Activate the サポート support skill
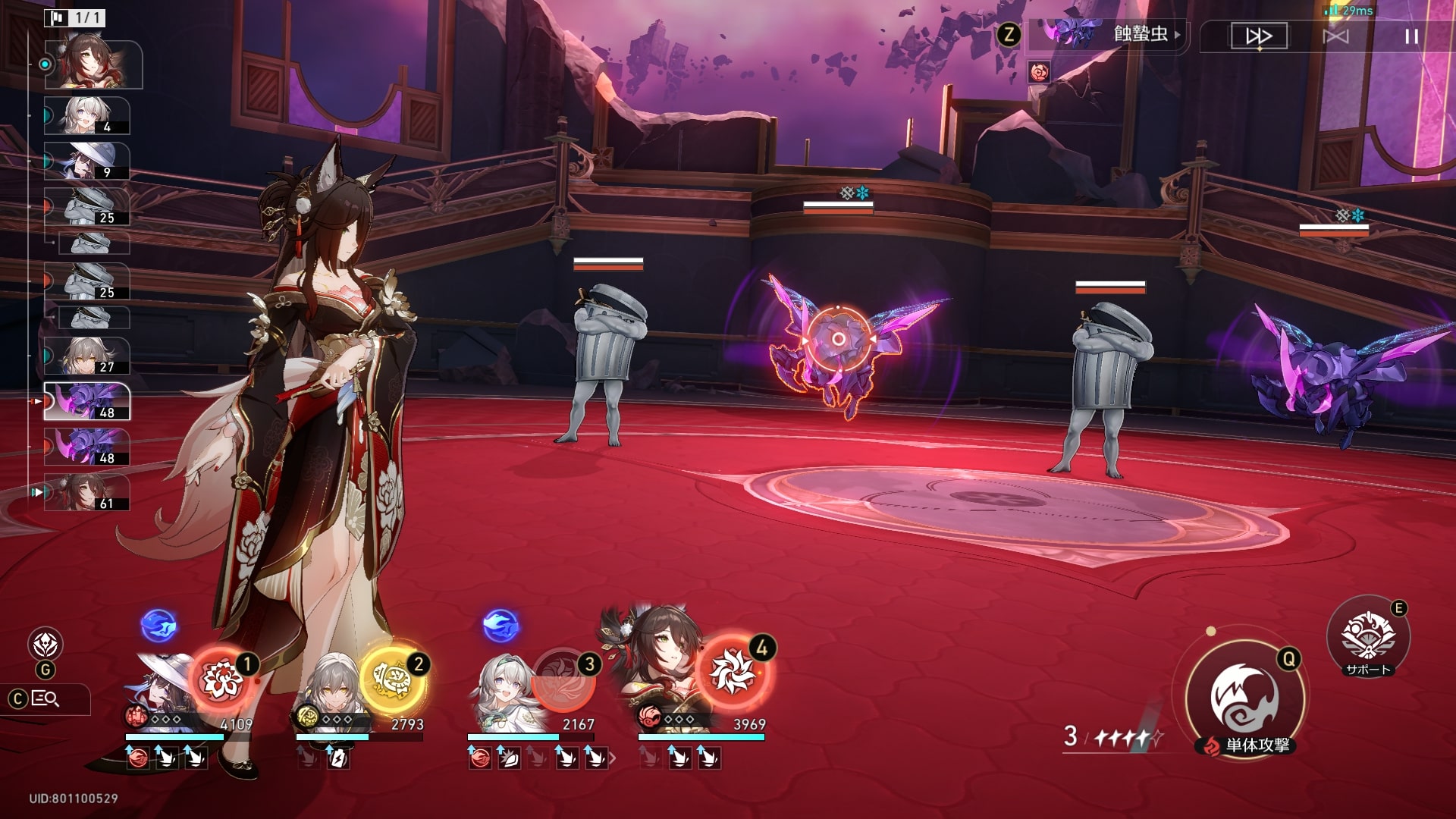 [x=1368, y=635]
